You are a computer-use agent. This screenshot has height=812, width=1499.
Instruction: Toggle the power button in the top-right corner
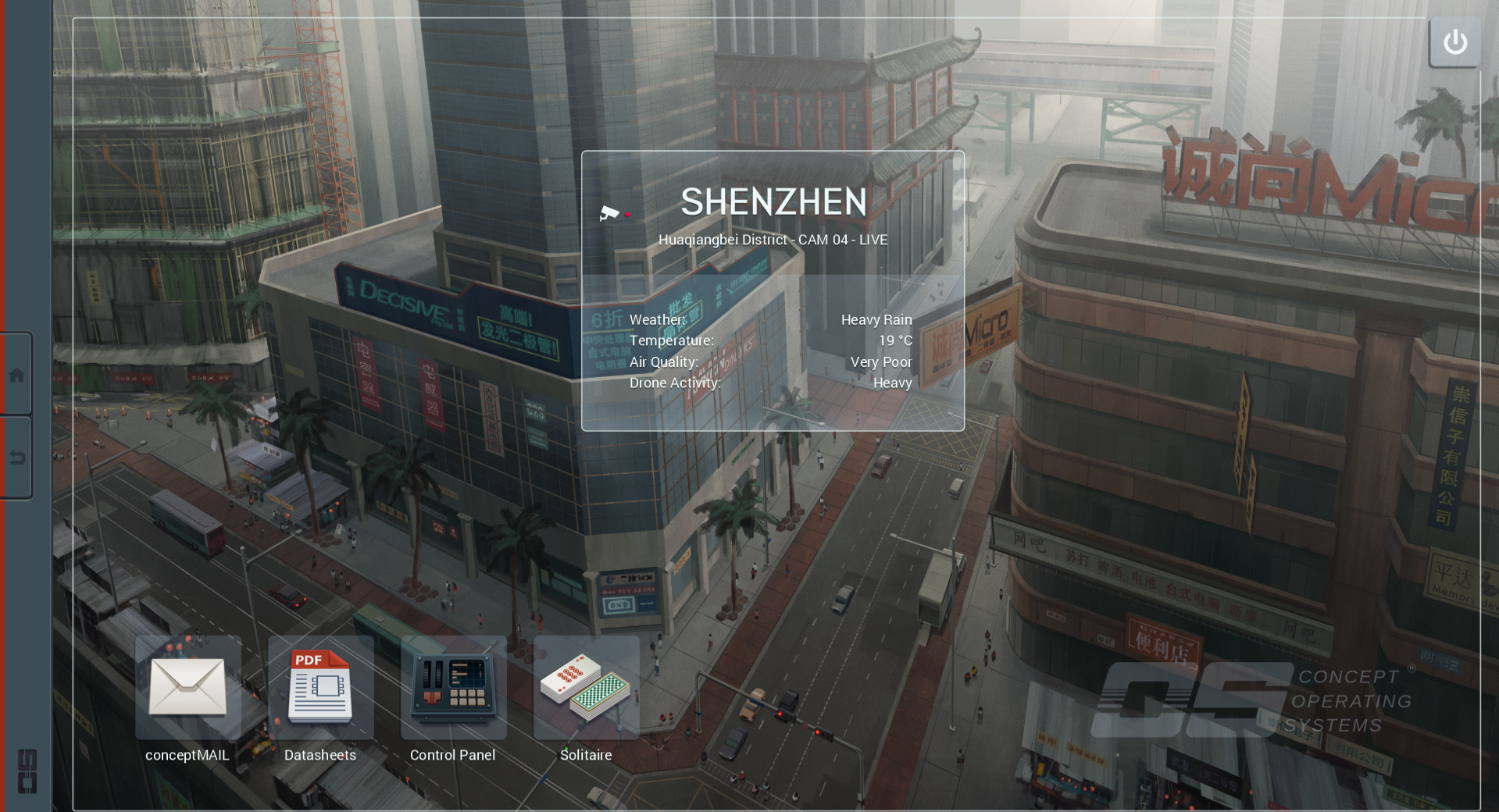pyautogui.click(x=1454, y=41)
